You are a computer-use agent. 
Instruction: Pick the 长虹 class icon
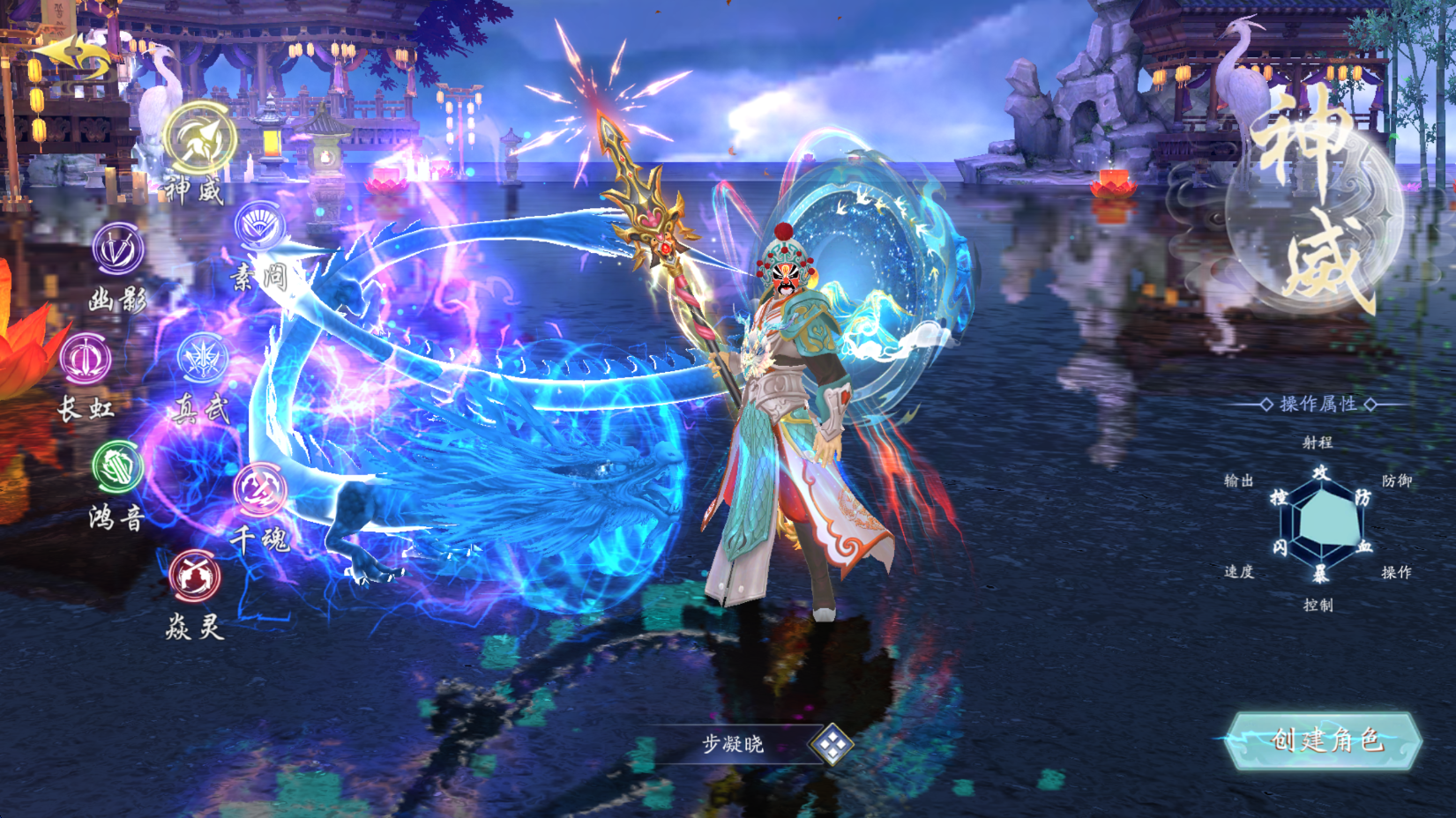click(x=86, y=359)
